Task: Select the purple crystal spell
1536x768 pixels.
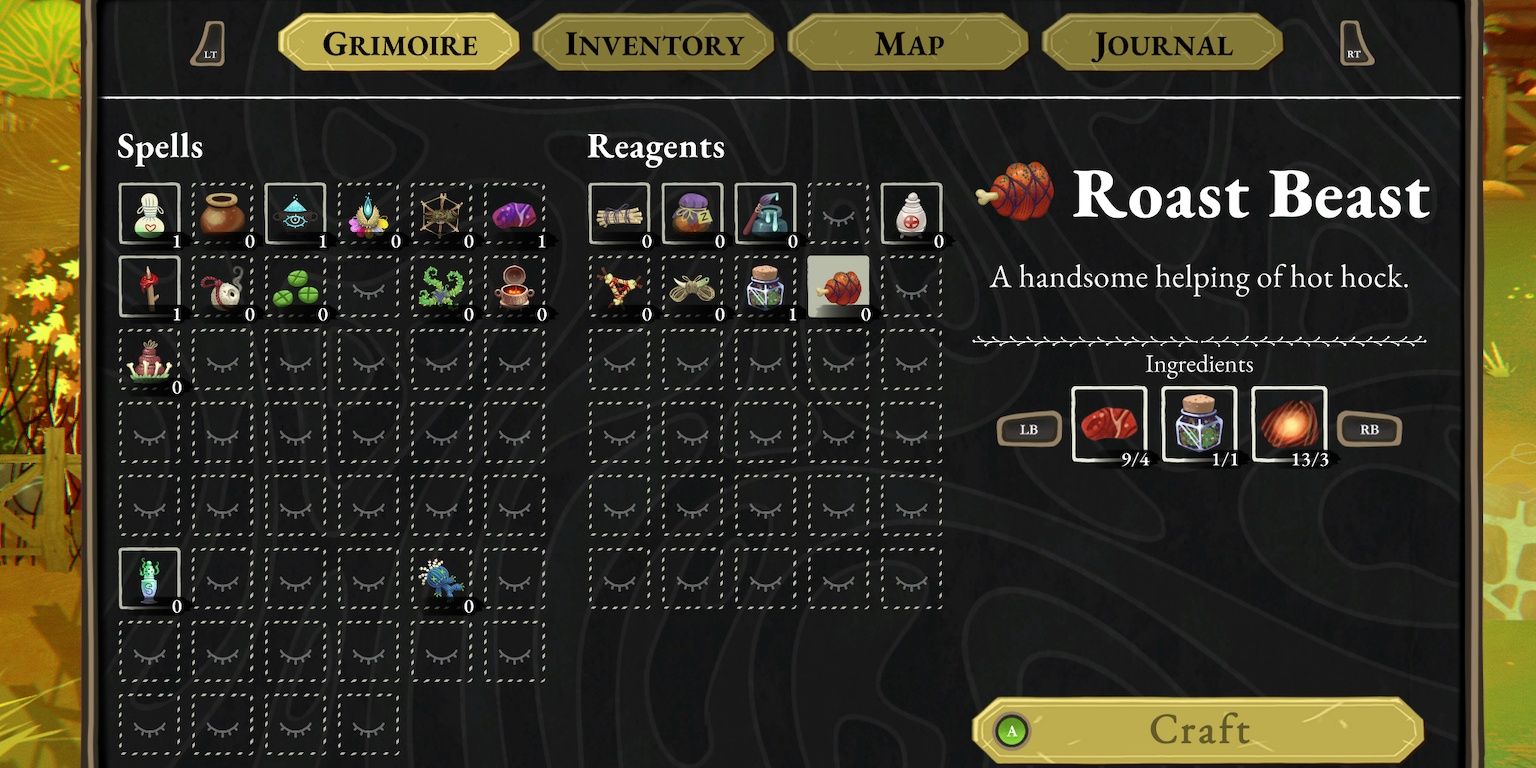Action: (x=516, y=211)
